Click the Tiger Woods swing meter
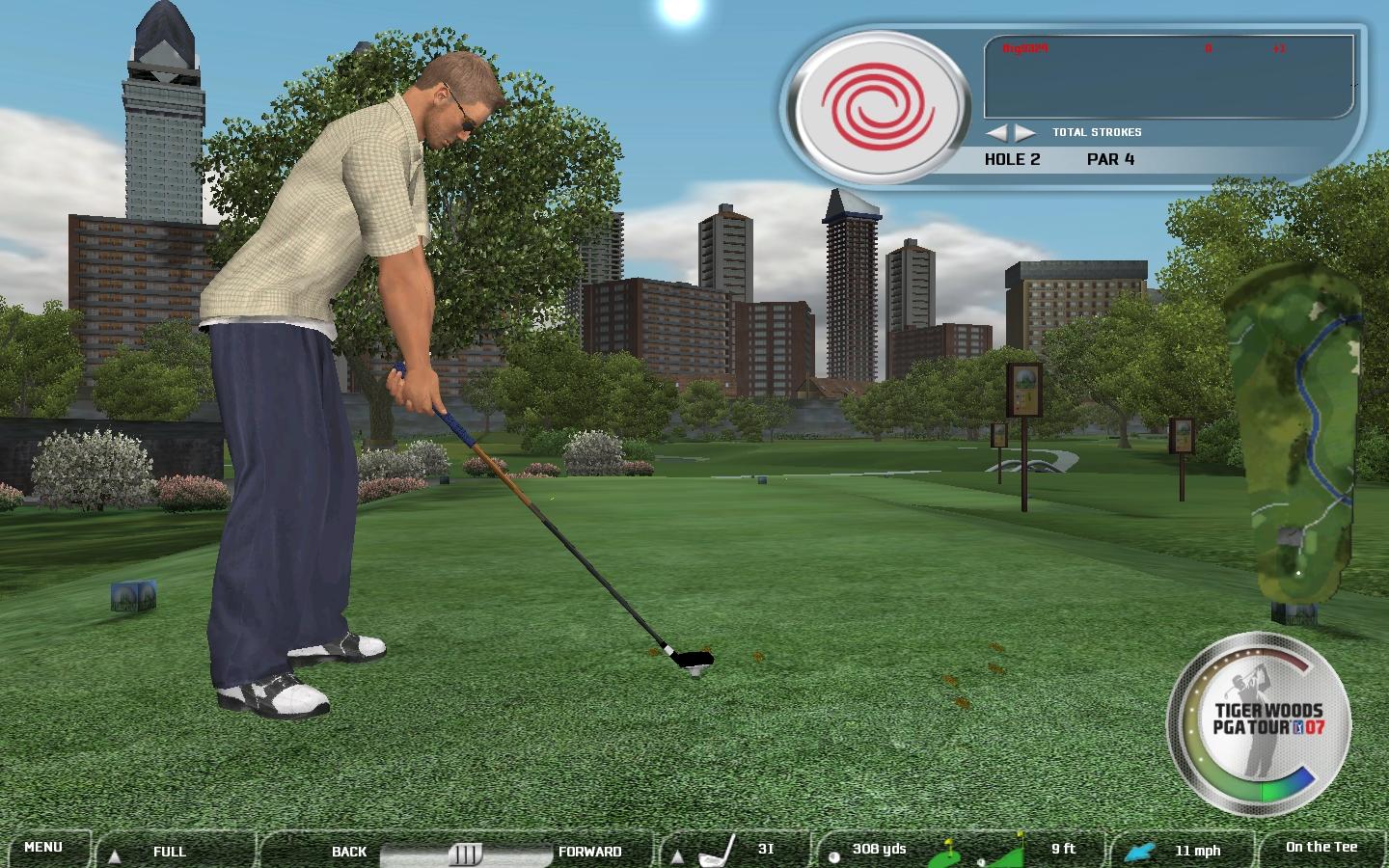 click(x=1257, y=723)
